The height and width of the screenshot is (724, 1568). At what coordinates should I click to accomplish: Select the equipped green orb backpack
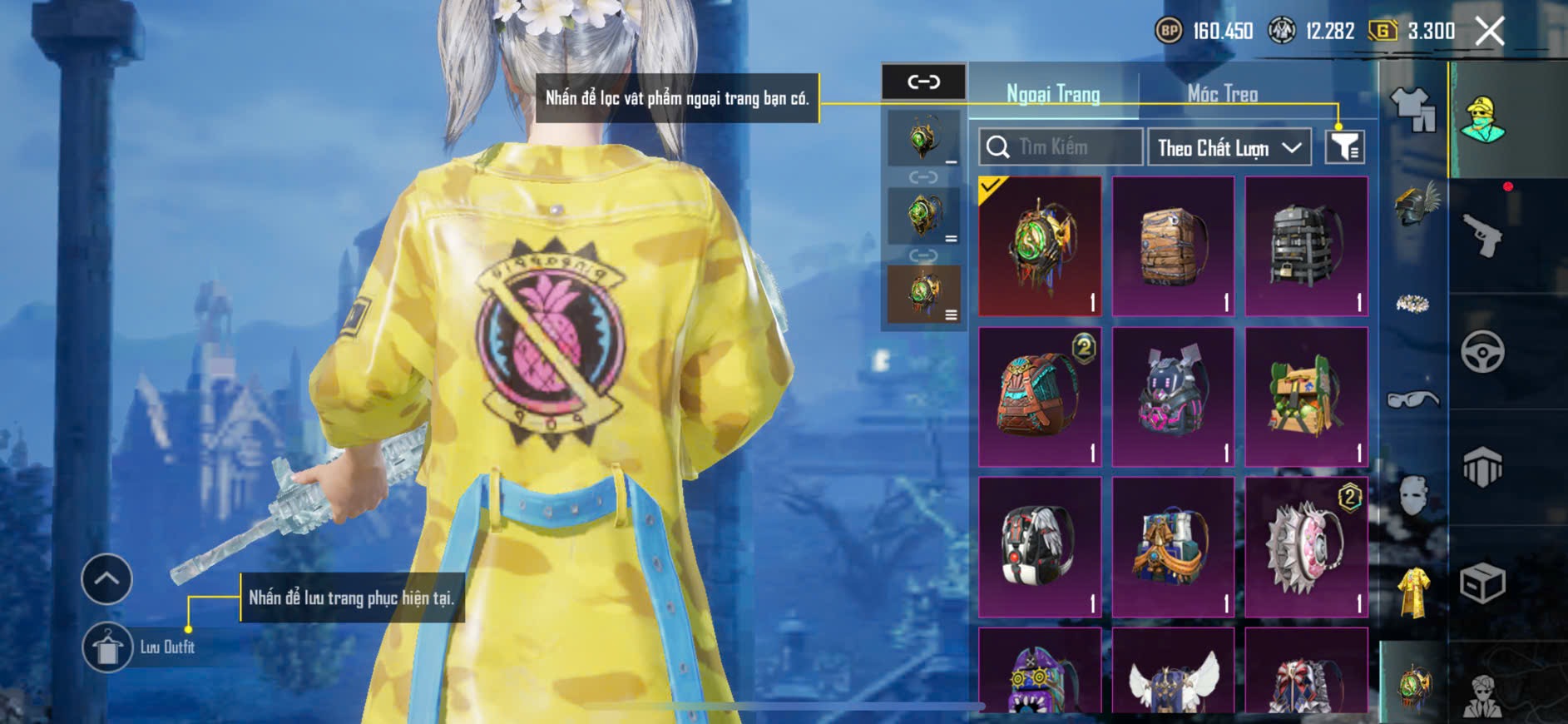(x=1040, y=246)
